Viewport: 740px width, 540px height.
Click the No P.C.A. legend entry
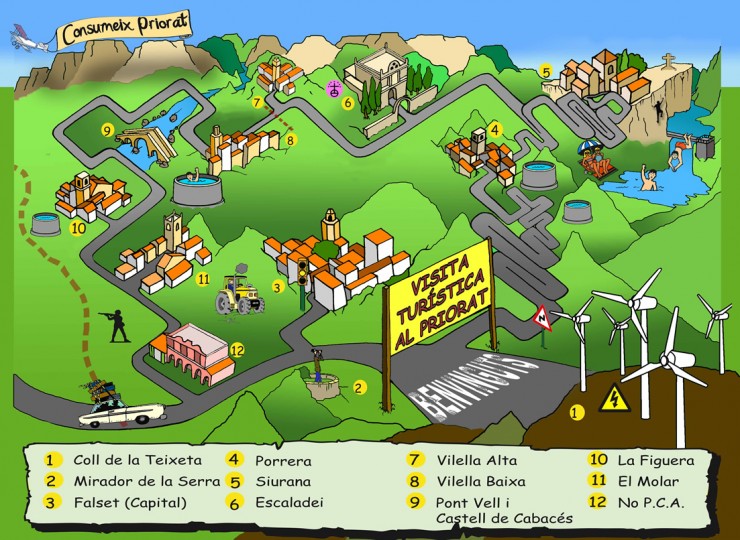pos(650,503)
